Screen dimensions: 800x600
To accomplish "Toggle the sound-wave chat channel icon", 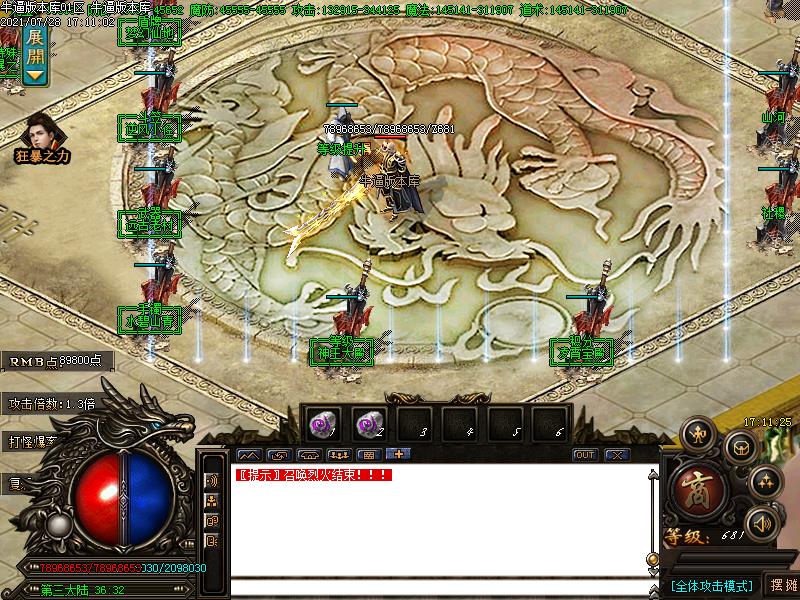I will click(212, 480).
